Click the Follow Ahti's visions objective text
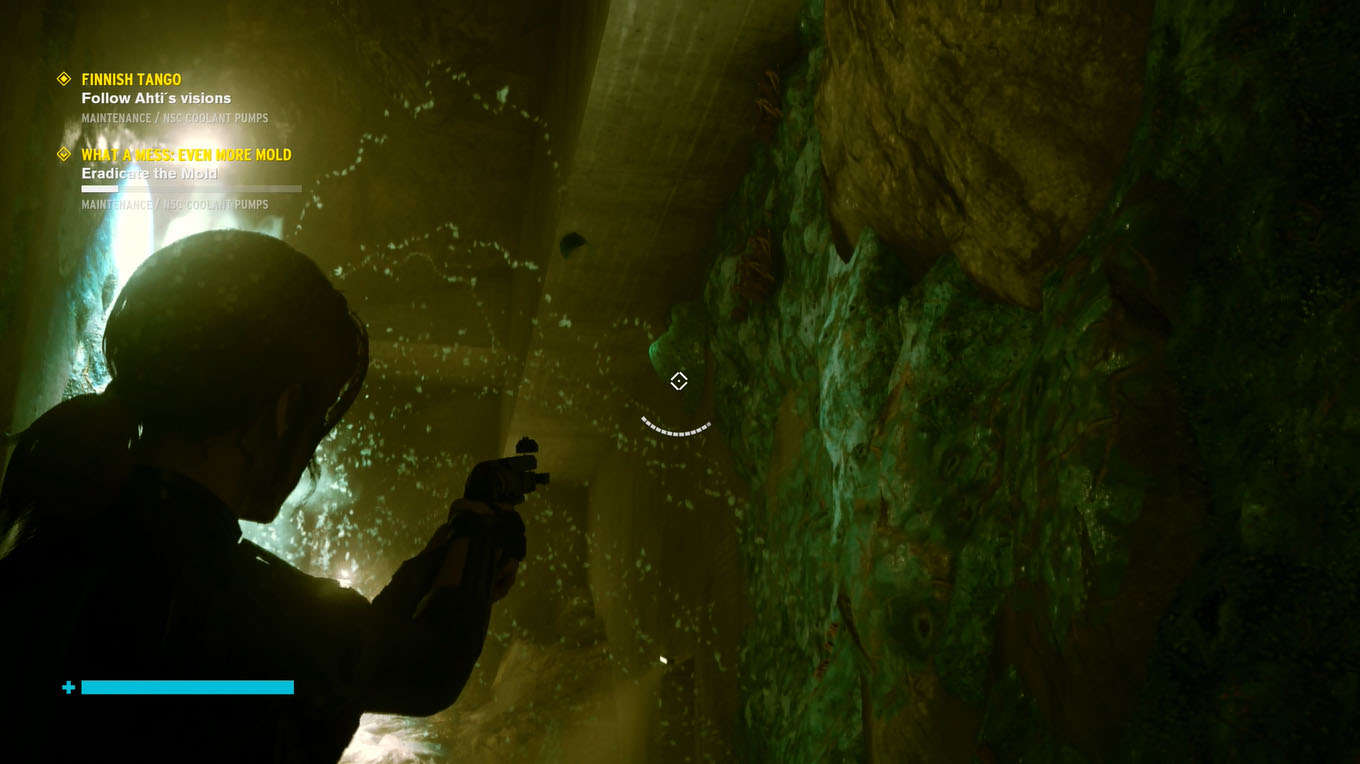1360x764 pixels. tap(157, 98)
